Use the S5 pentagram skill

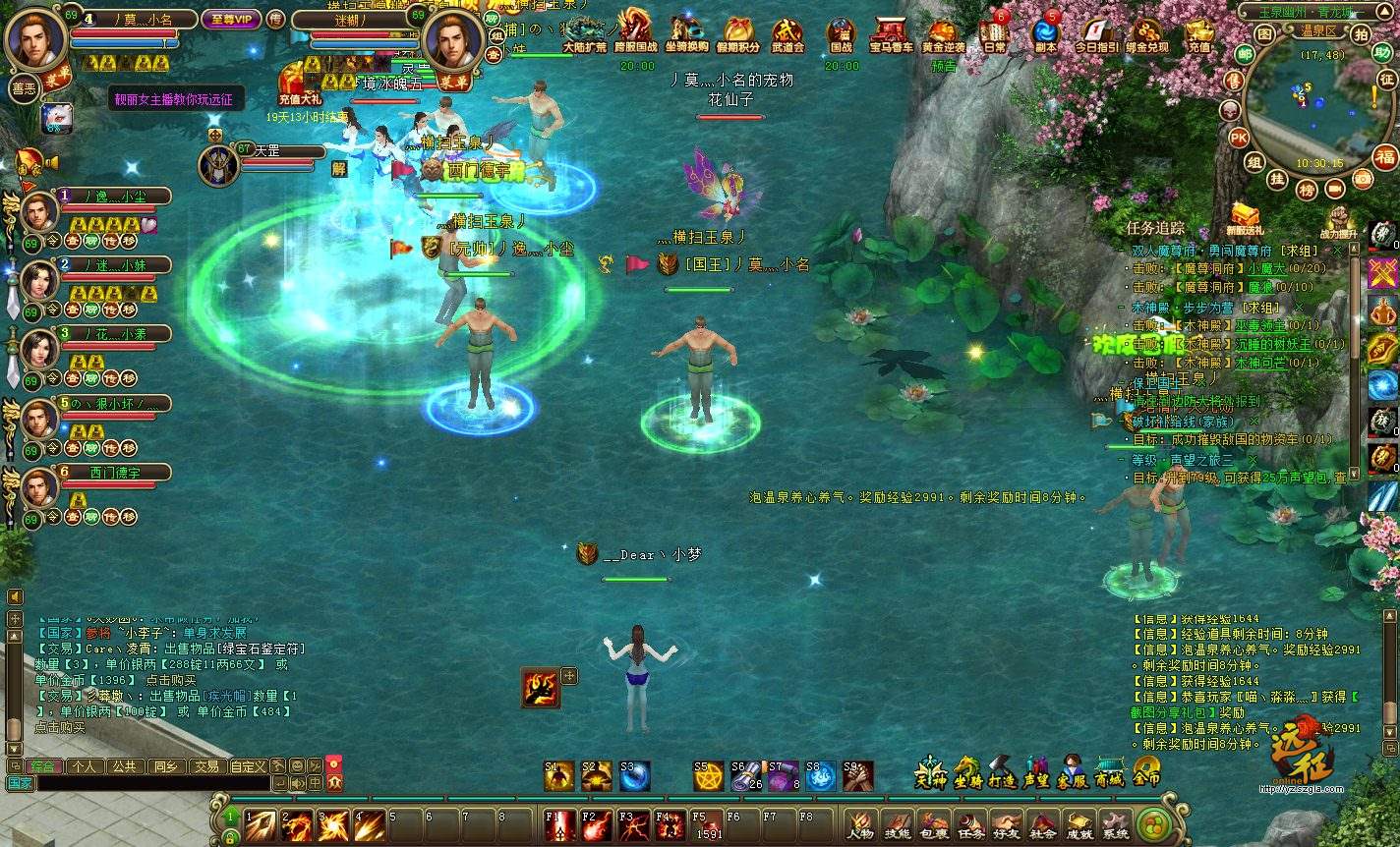pos(708,777)
